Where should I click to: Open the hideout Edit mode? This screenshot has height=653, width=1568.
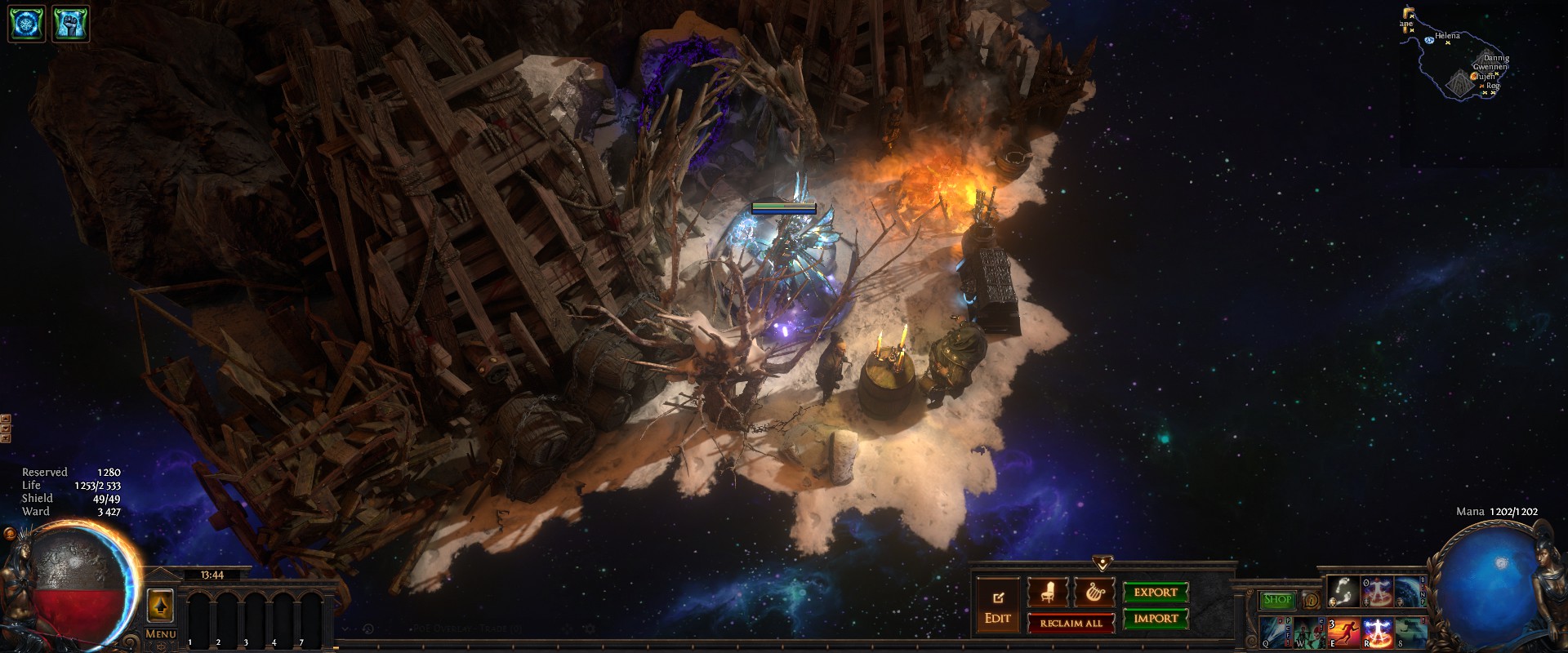[997, 608]
